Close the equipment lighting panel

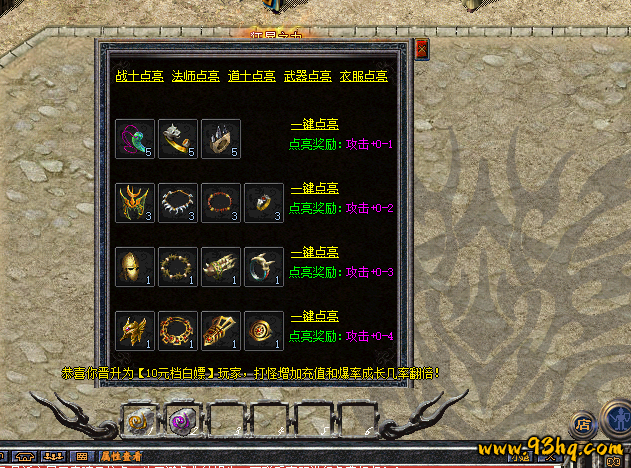point(421,47)
